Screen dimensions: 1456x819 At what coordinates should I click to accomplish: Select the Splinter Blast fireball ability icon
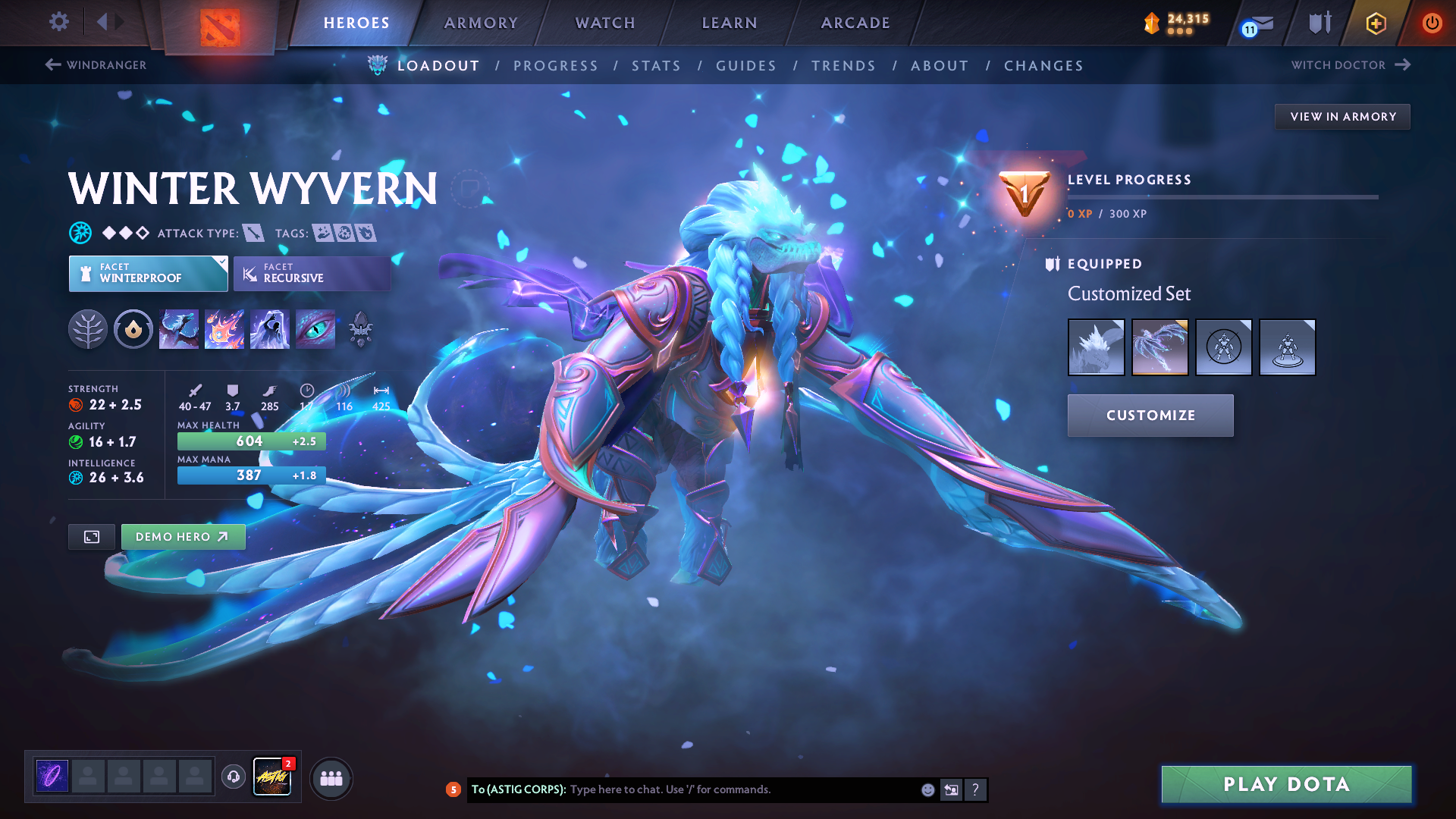click(224, 329)
